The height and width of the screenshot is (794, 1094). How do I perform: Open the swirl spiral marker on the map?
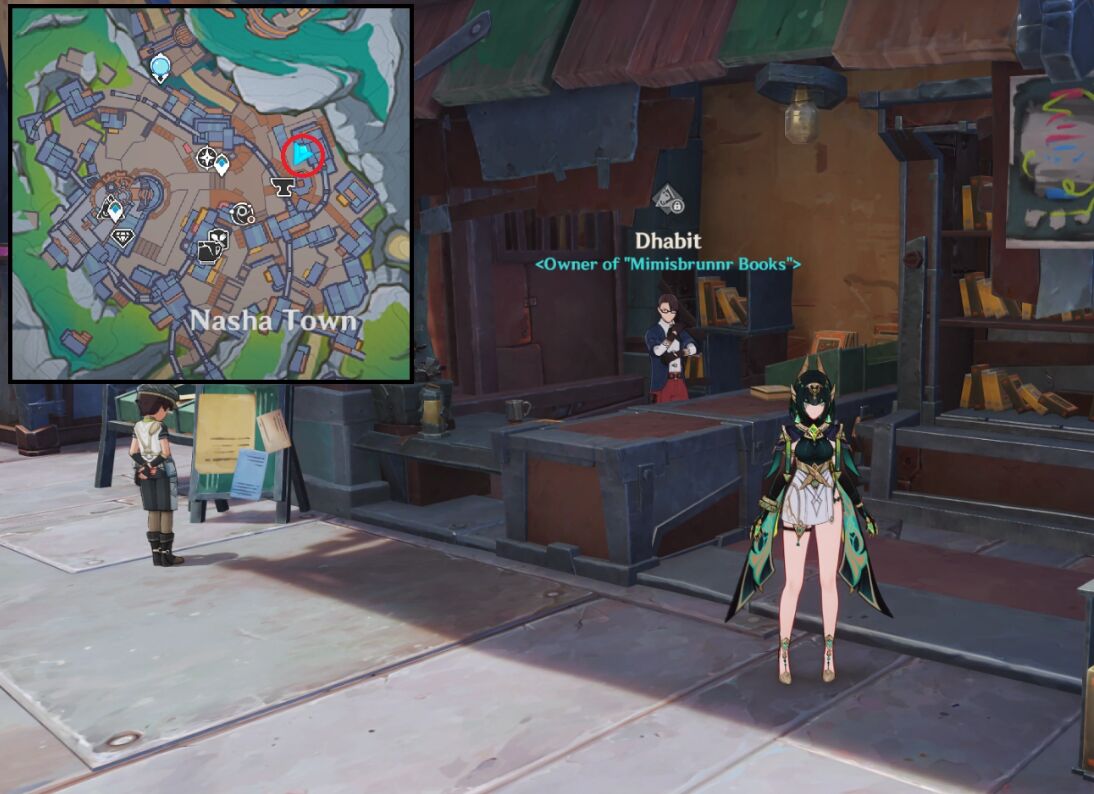pyautogui.click(x=242, y=213)
